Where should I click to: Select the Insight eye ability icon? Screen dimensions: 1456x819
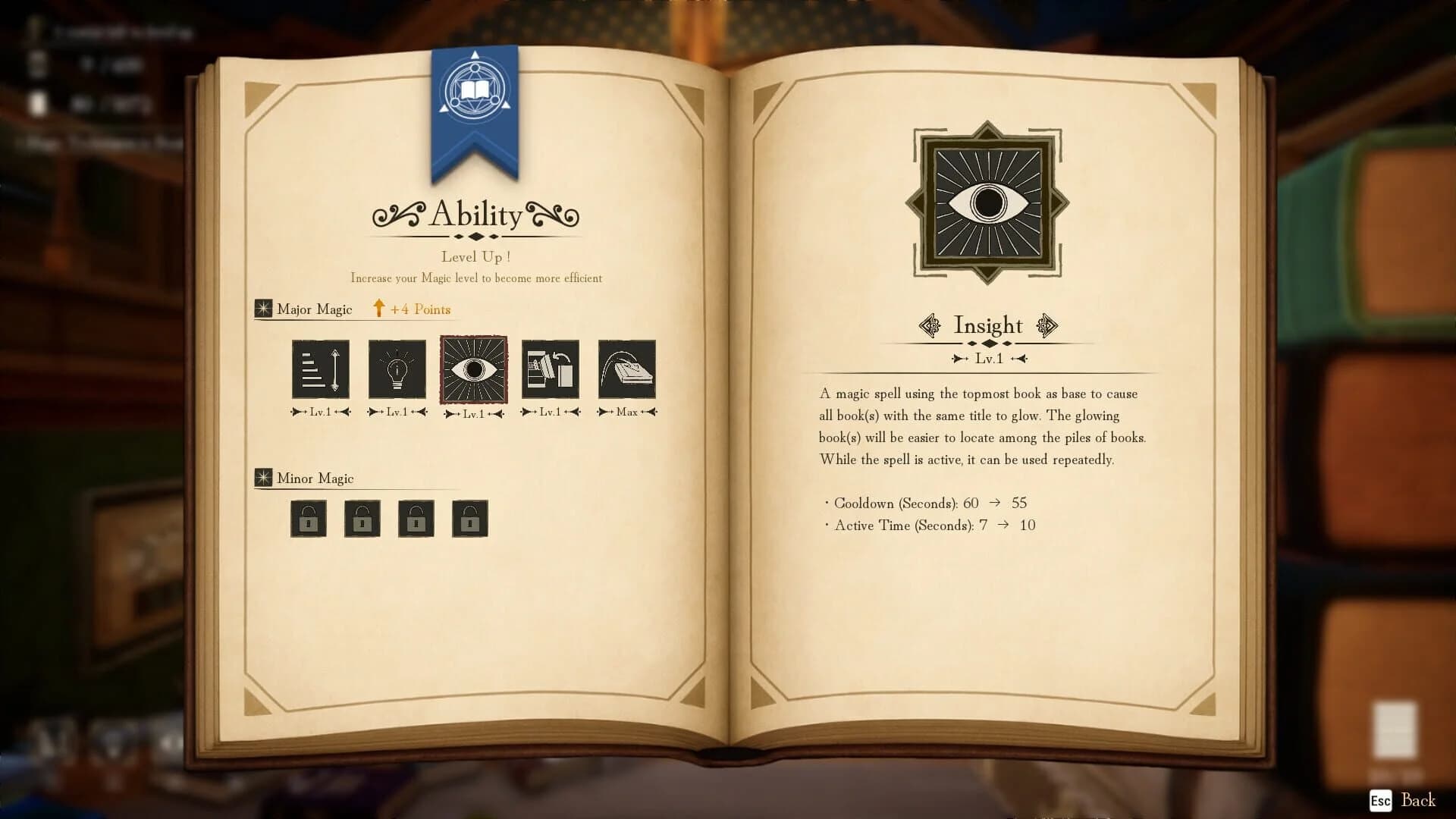(473, 370)
